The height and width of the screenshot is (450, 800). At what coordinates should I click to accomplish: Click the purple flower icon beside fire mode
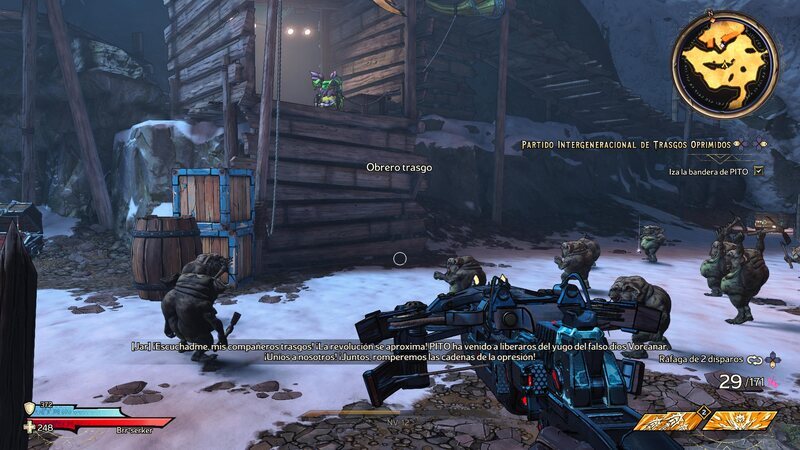point(773,357)
